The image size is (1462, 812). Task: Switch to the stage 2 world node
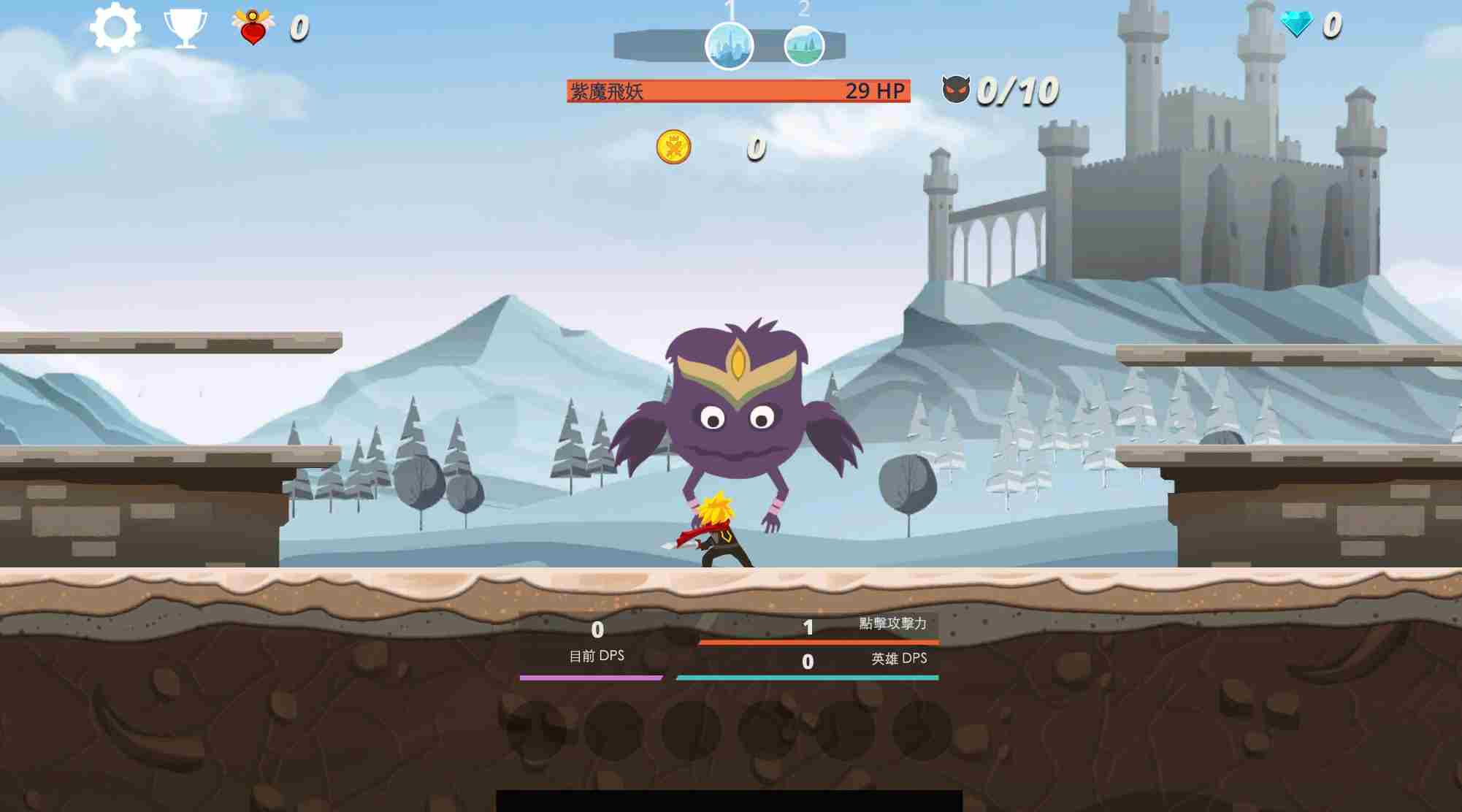pos(805,45)
